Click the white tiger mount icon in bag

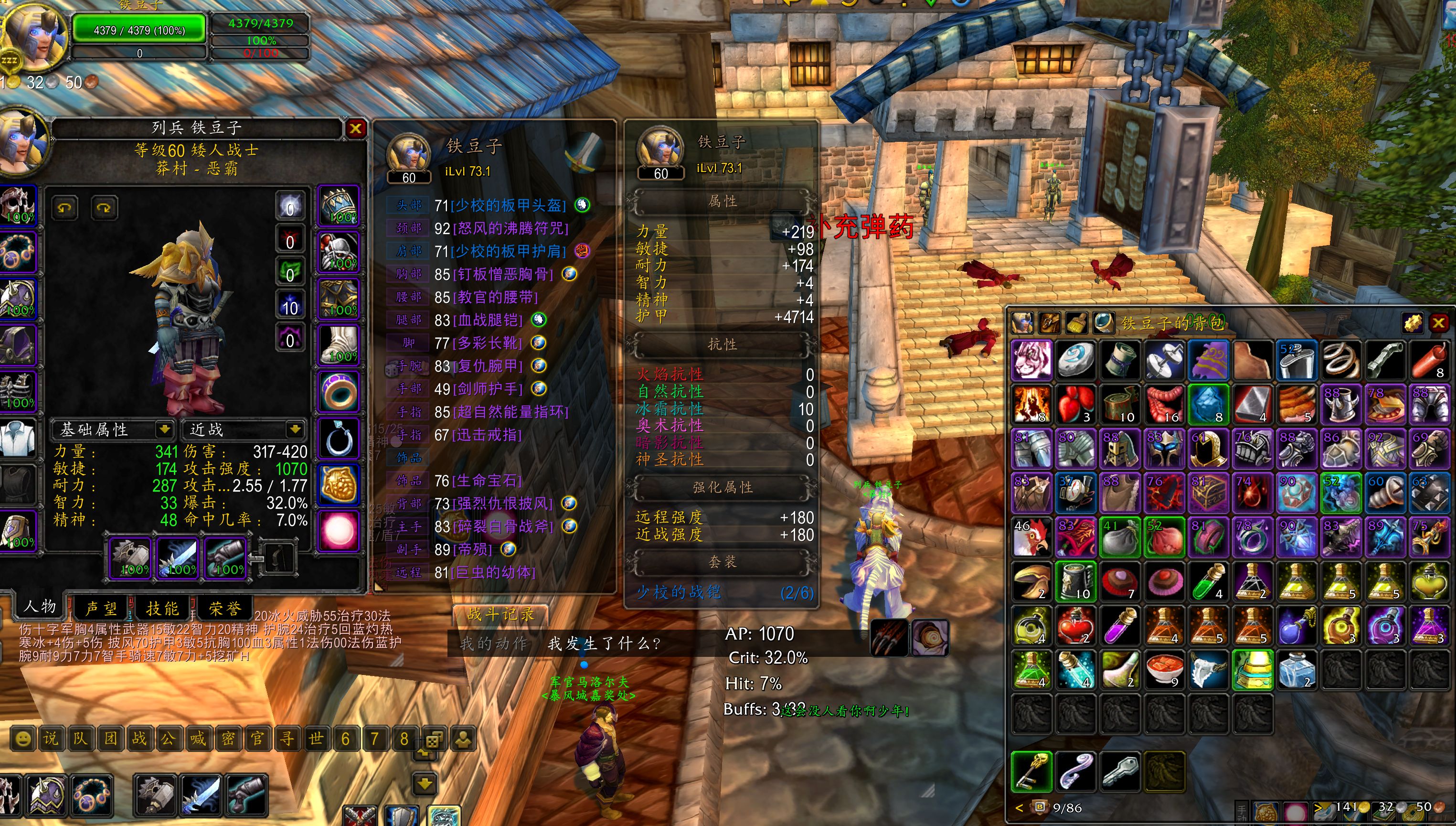(1031, 360)
